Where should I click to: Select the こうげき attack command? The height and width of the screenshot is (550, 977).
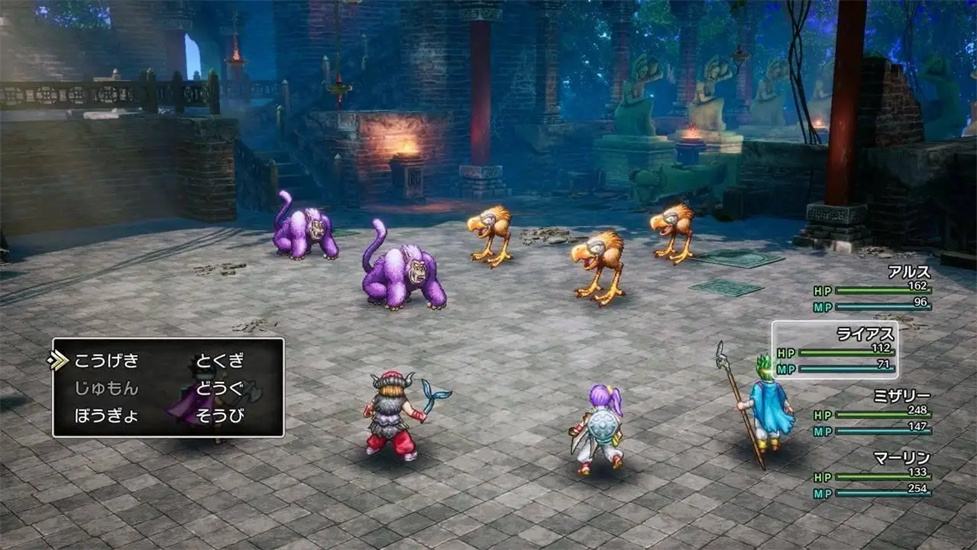pos(107,361)
